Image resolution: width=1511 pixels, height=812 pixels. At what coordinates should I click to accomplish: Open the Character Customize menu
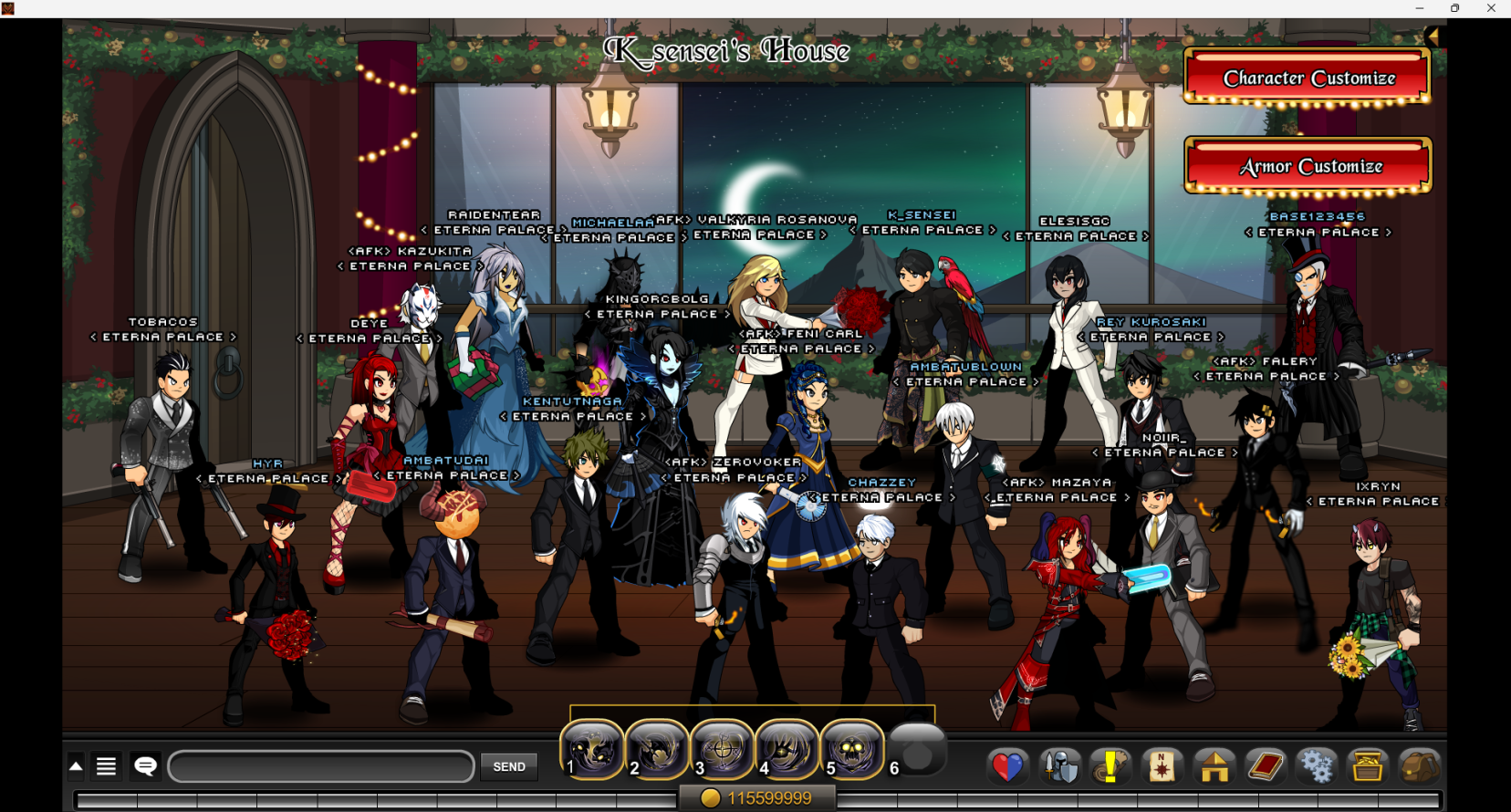(x=1308, y=78)
